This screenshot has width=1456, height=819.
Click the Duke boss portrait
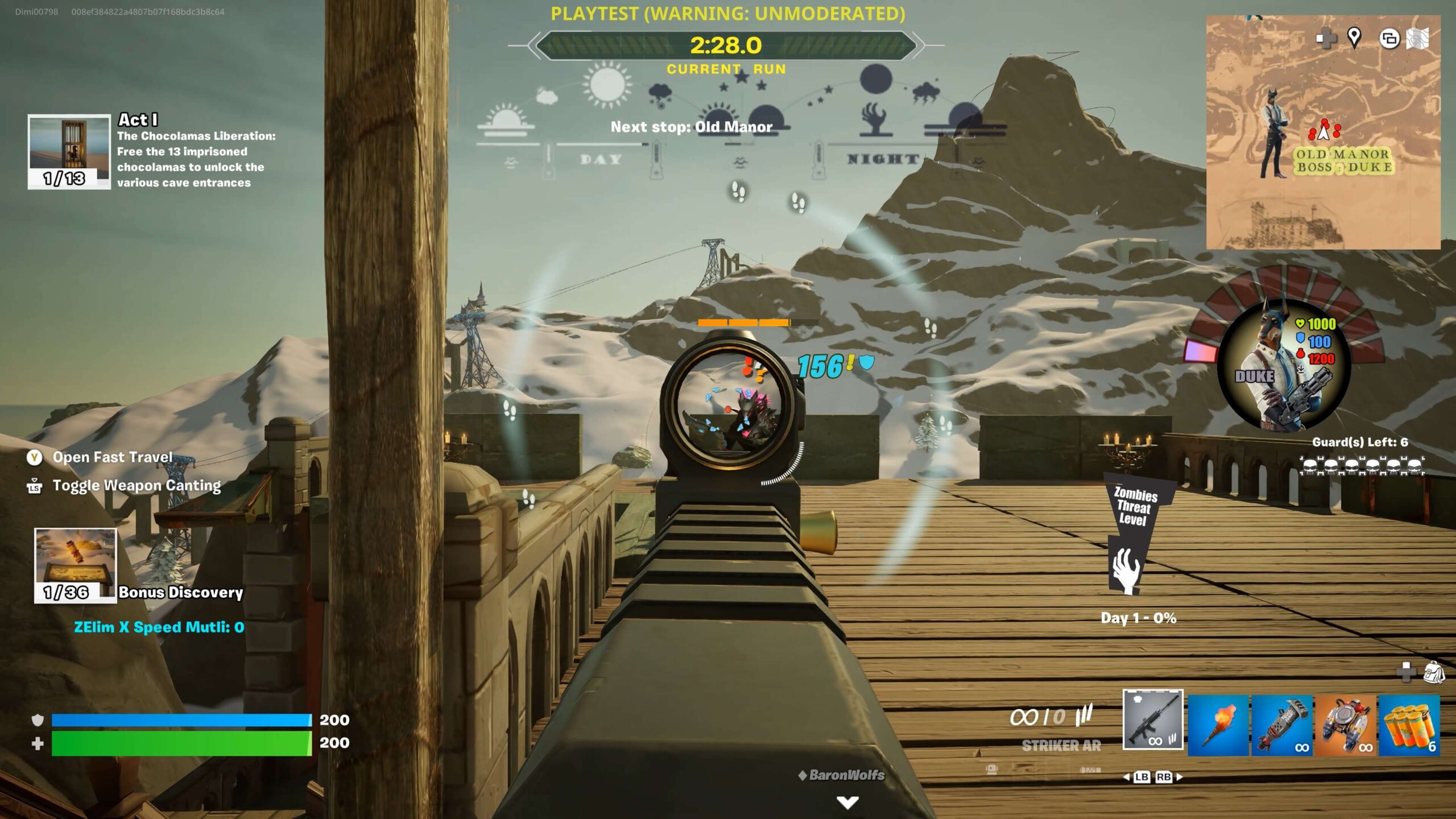coord(1284,365)
